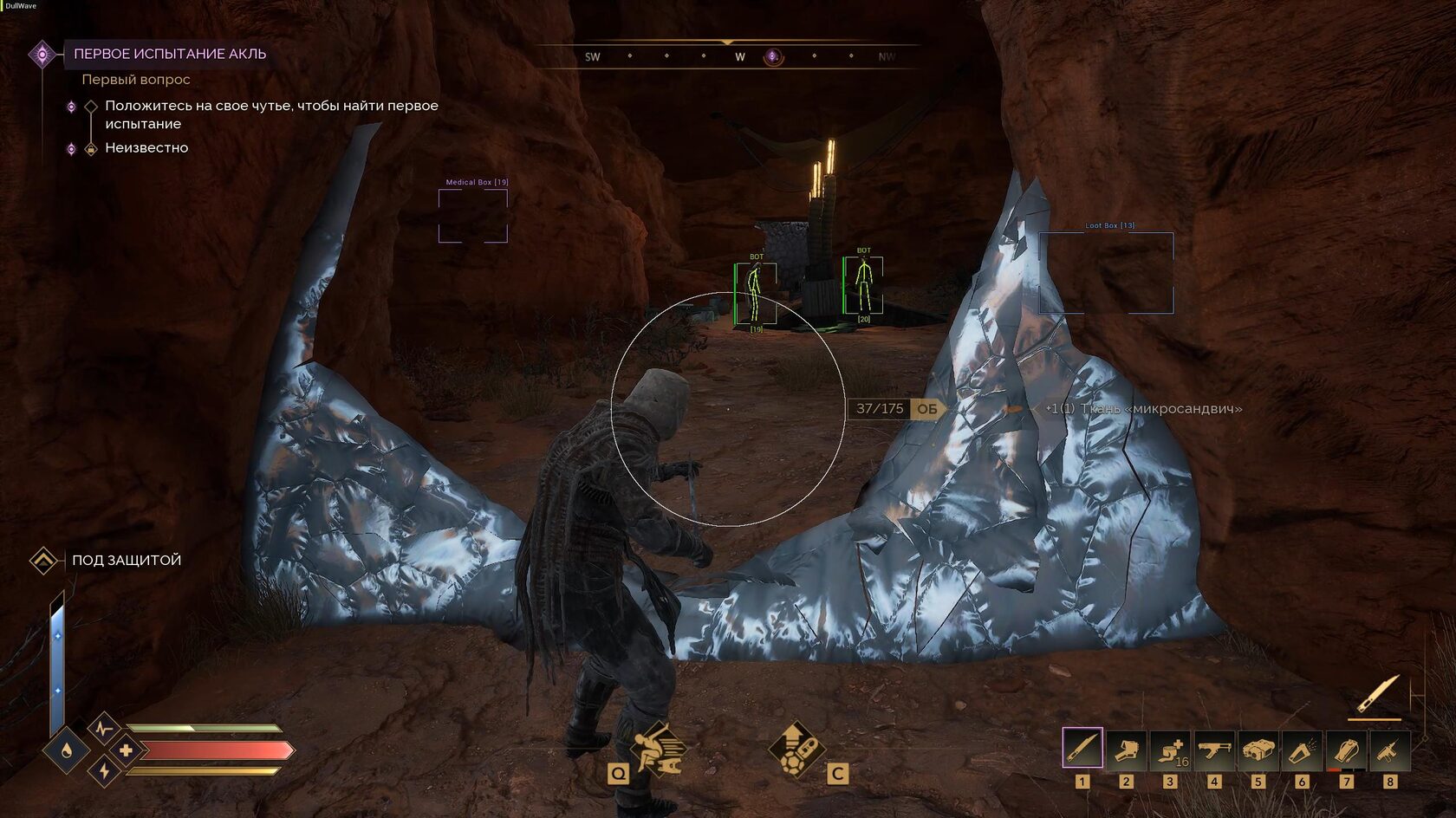This screenshot has height=818, width=1456.
Task: Click the water droplet hydration icon
Action: [x=67, y=750]
